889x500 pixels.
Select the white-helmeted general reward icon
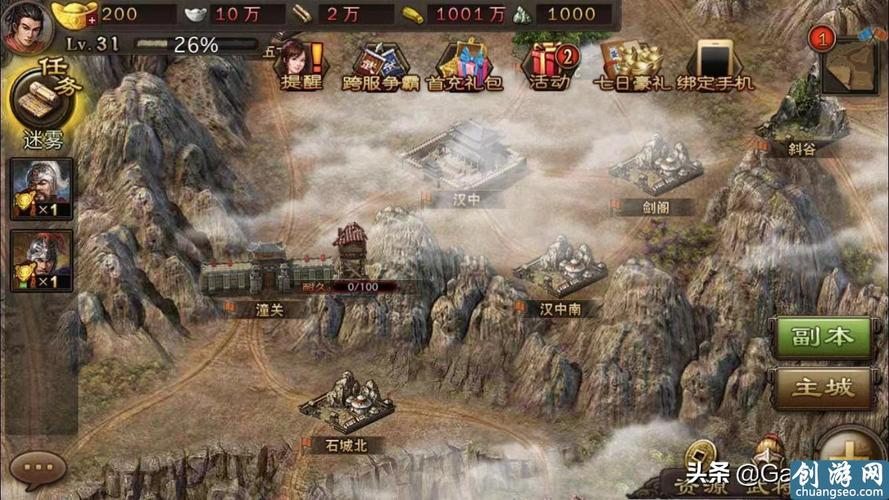(x=42, y=187)
